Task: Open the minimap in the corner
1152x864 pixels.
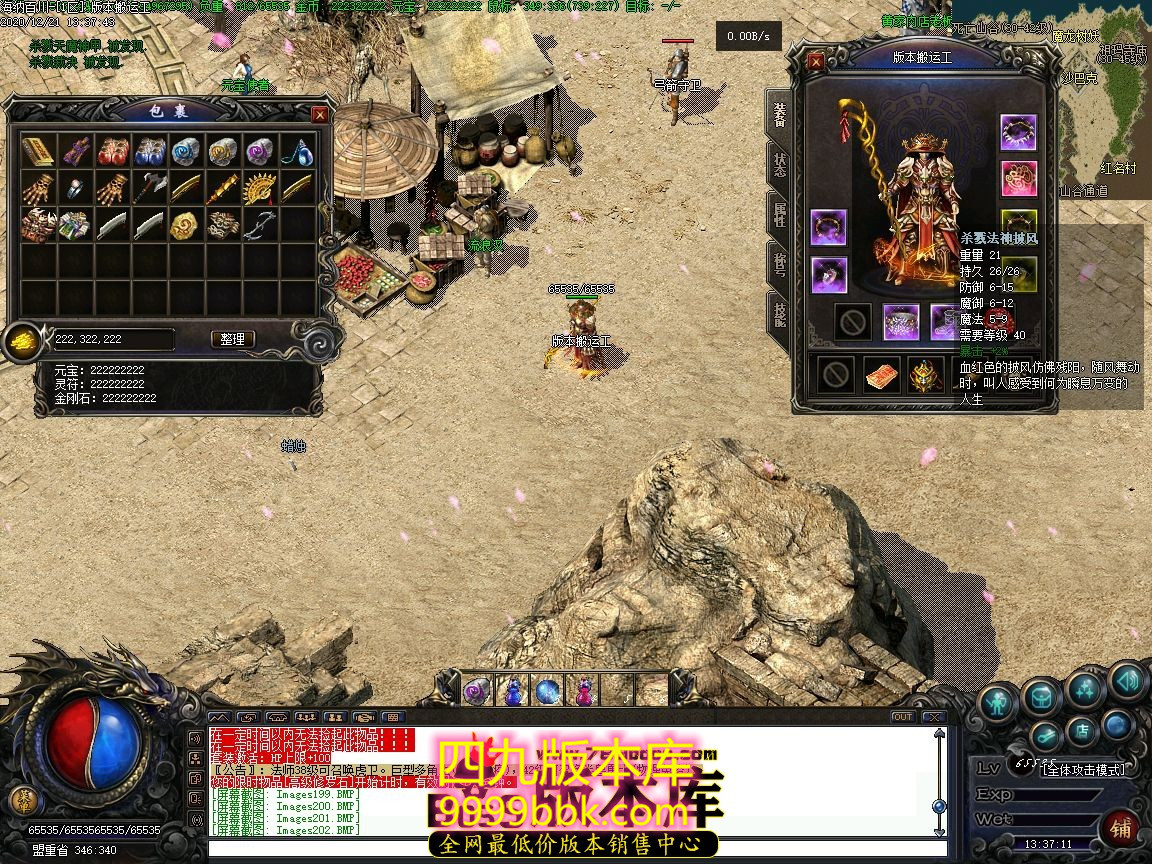Action: coord(1100,100)
